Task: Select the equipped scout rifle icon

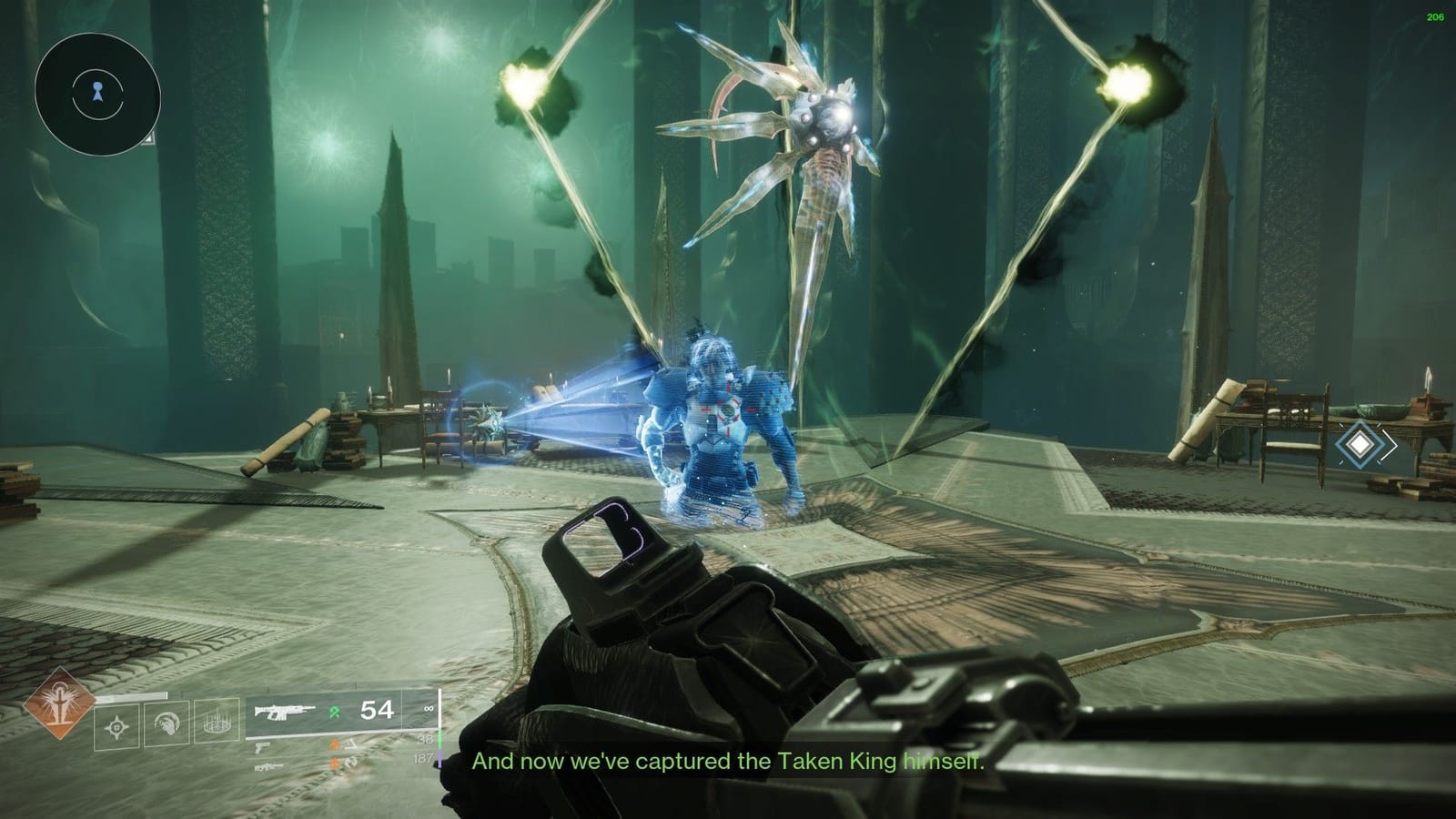Action: click(x=286, y=713)
